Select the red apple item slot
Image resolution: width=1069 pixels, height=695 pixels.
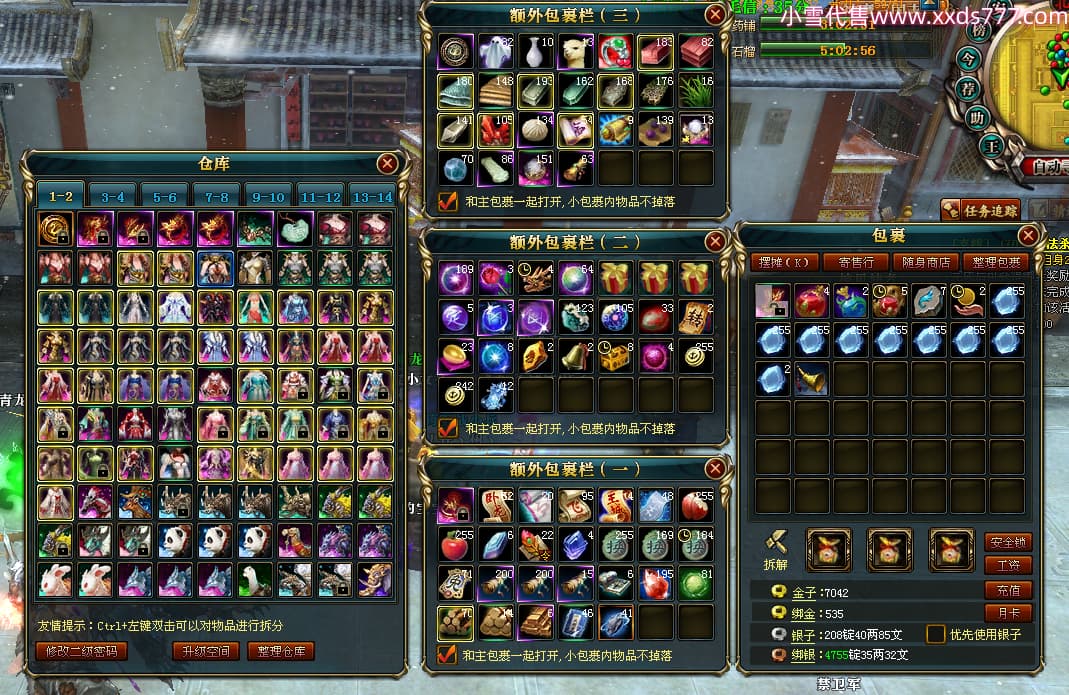click(x=455, y=544)
